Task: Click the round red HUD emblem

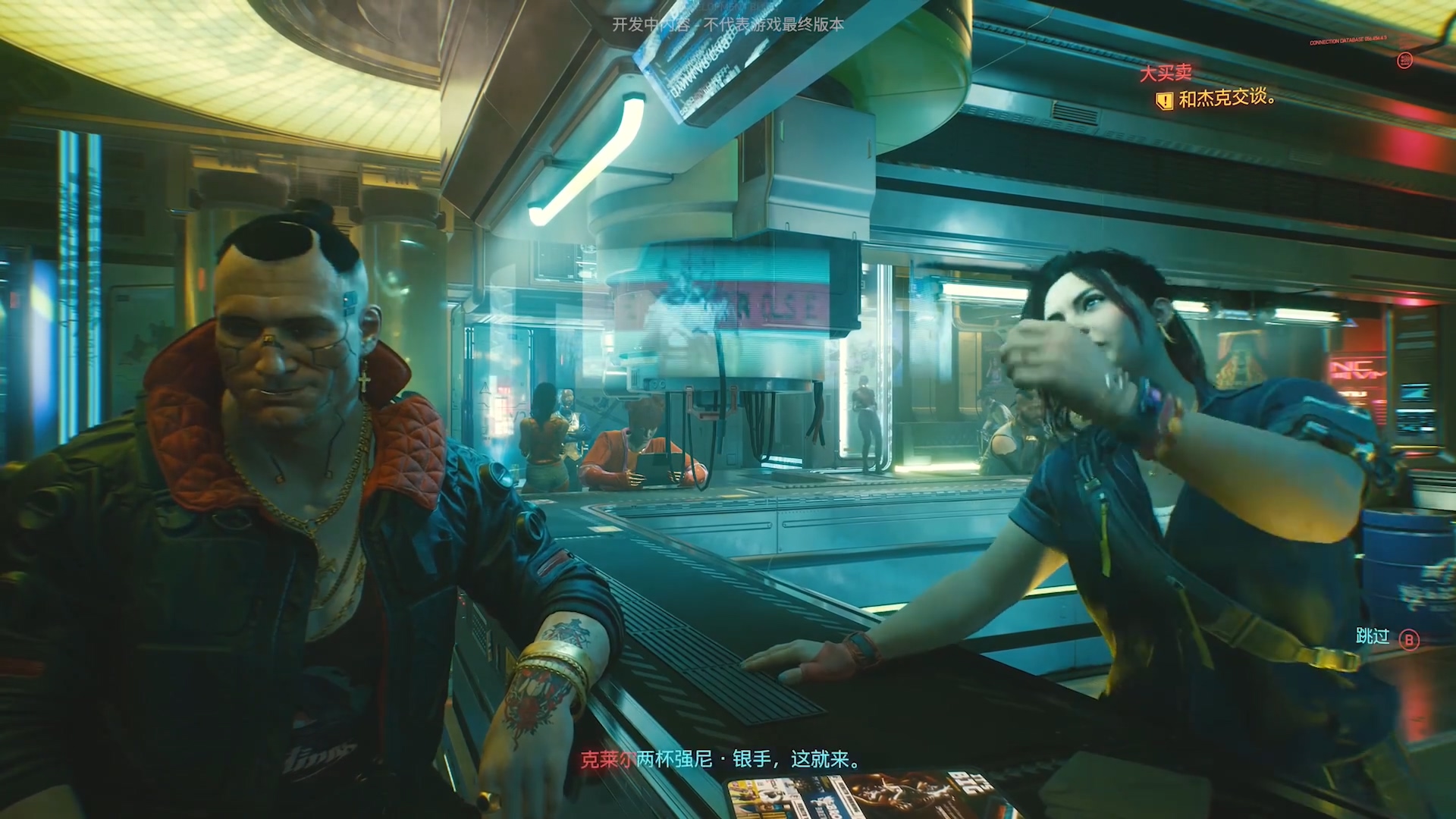Action: coord(1404,60)
